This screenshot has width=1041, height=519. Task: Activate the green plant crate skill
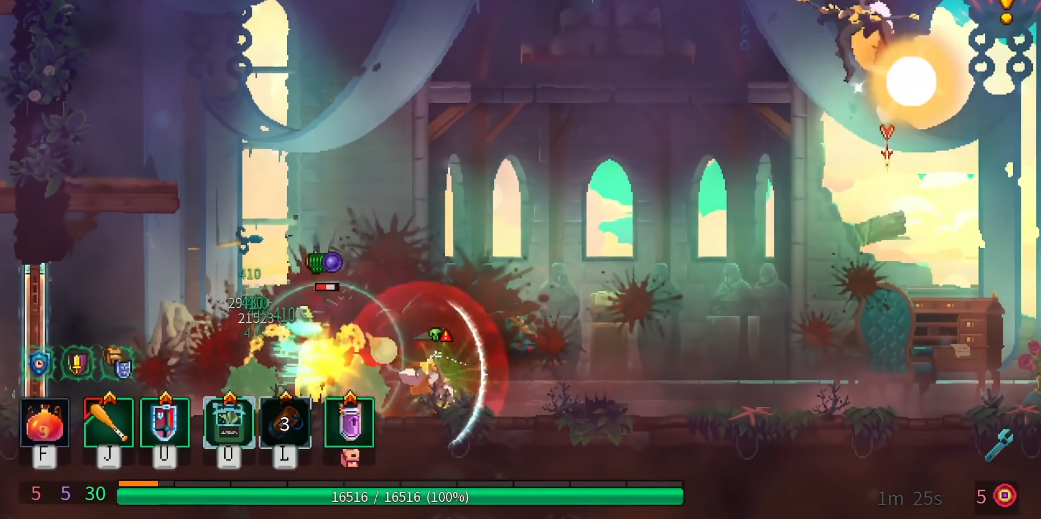[x=229, y=422]
